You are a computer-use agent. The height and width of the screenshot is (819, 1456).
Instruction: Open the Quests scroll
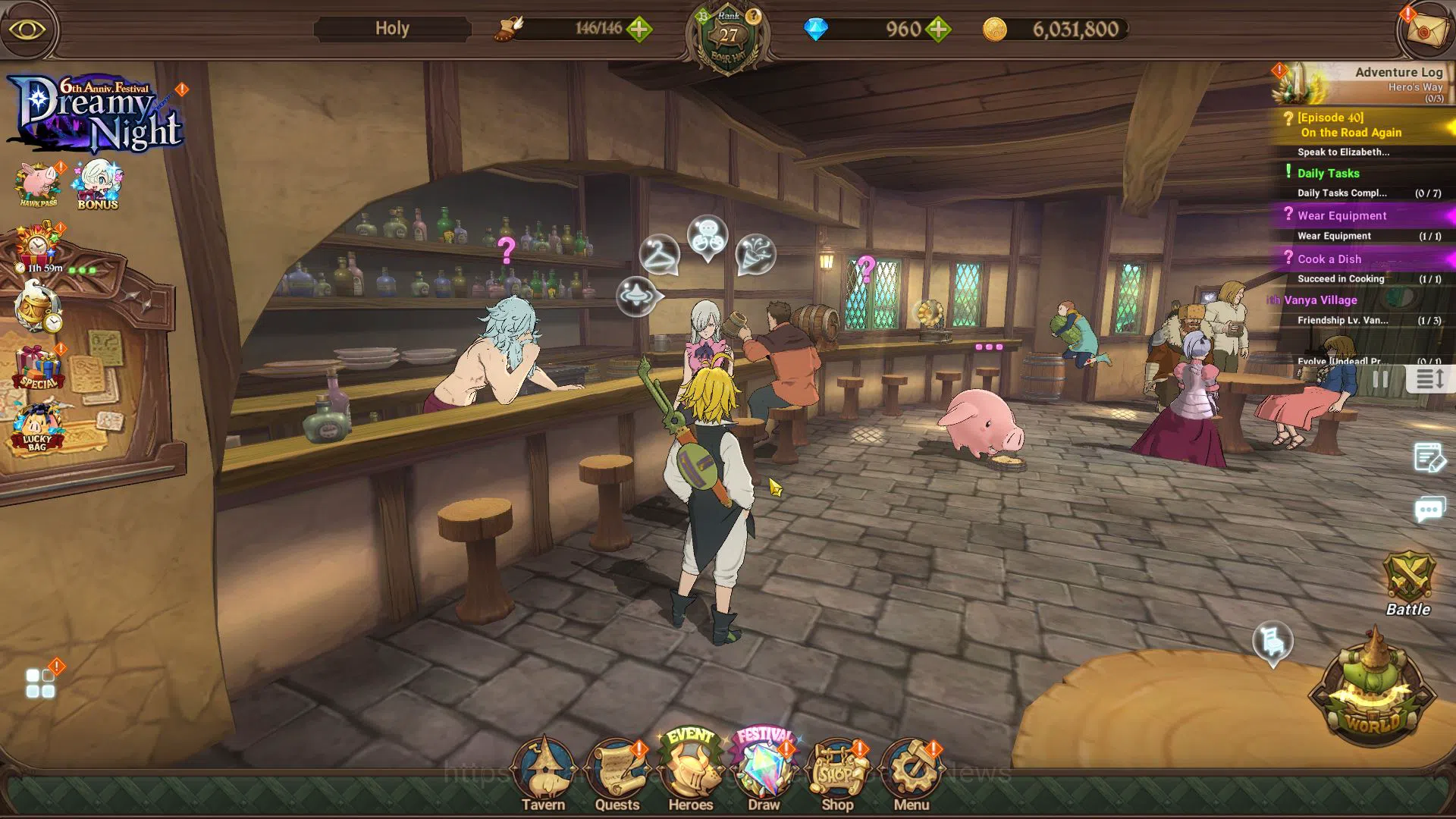pyautogui.click(x=617, y=773)
